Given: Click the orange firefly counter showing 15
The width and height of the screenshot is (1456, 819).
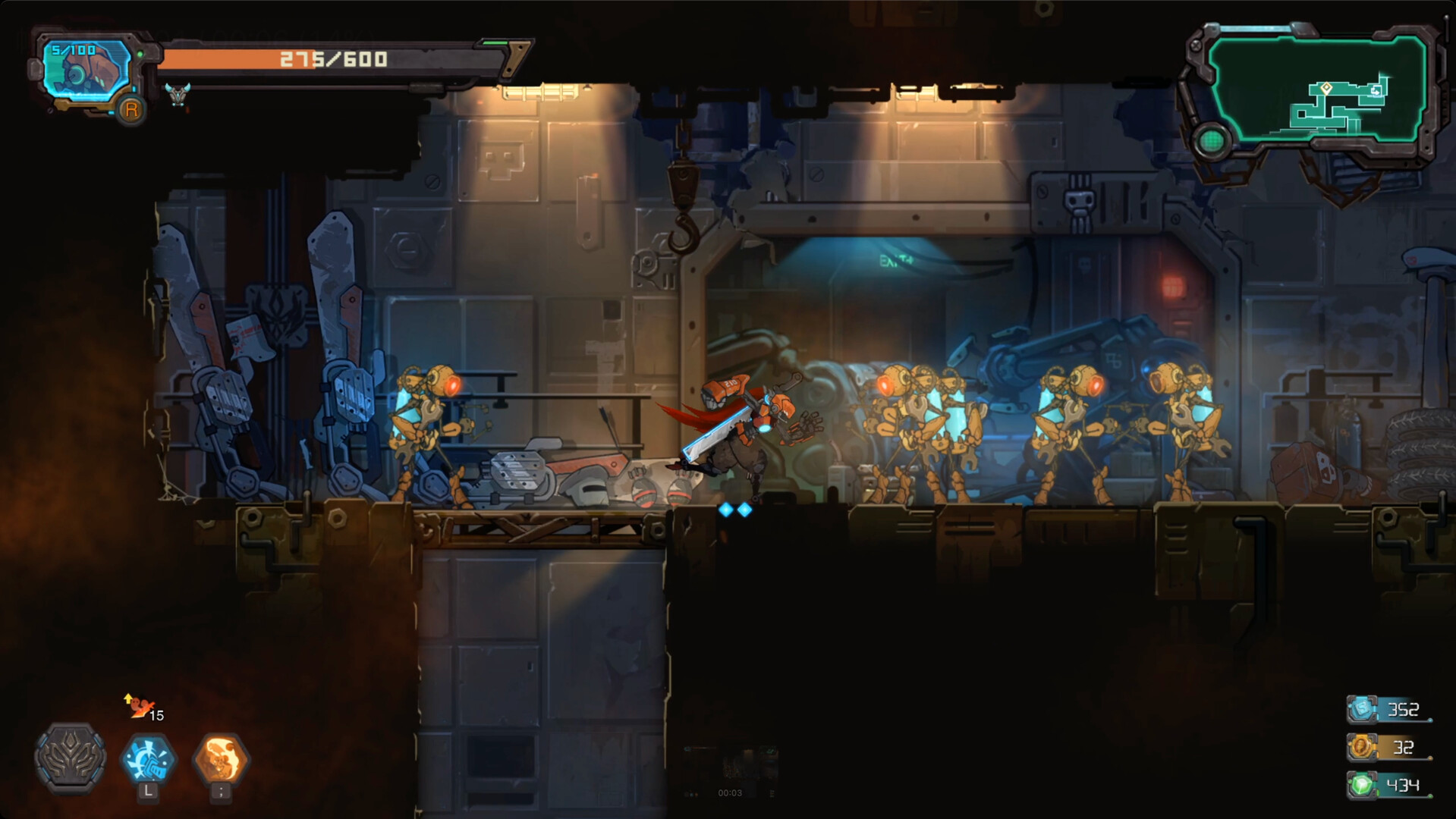Looking at the screenshot, I should [146, 710].
